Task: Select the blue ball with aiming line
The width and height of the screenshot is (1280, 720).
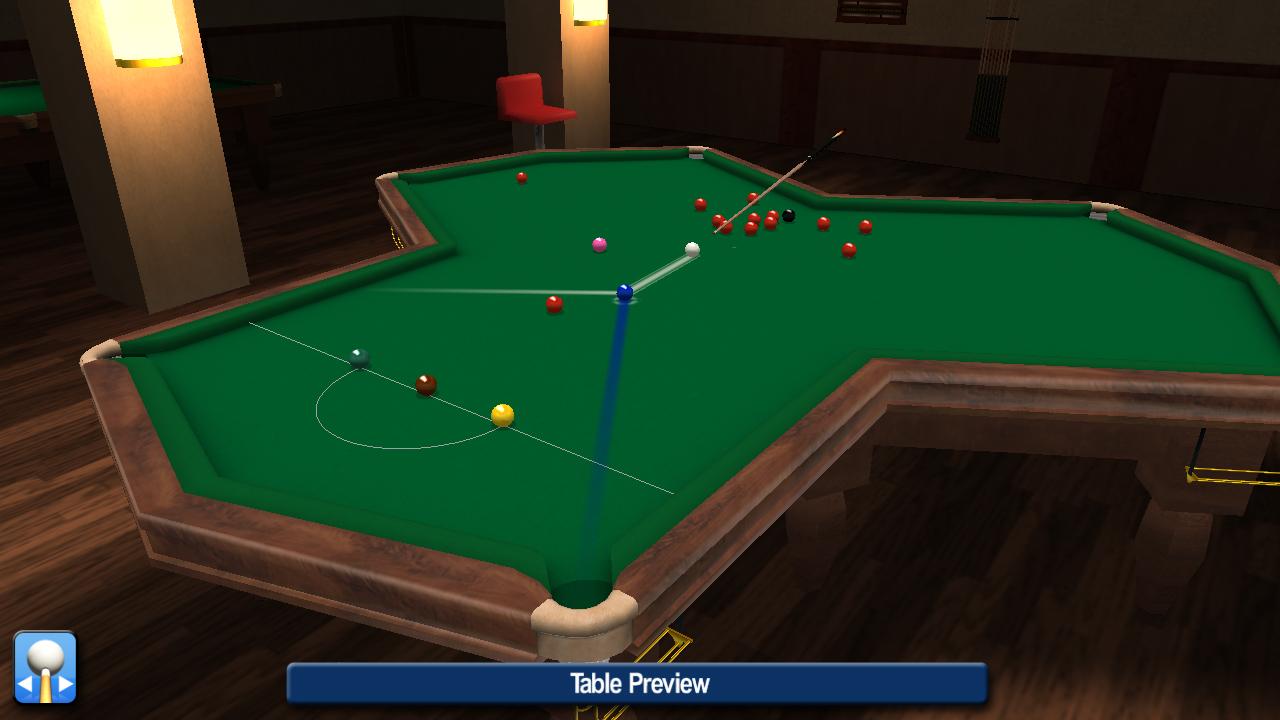Action: click(625, 291)
